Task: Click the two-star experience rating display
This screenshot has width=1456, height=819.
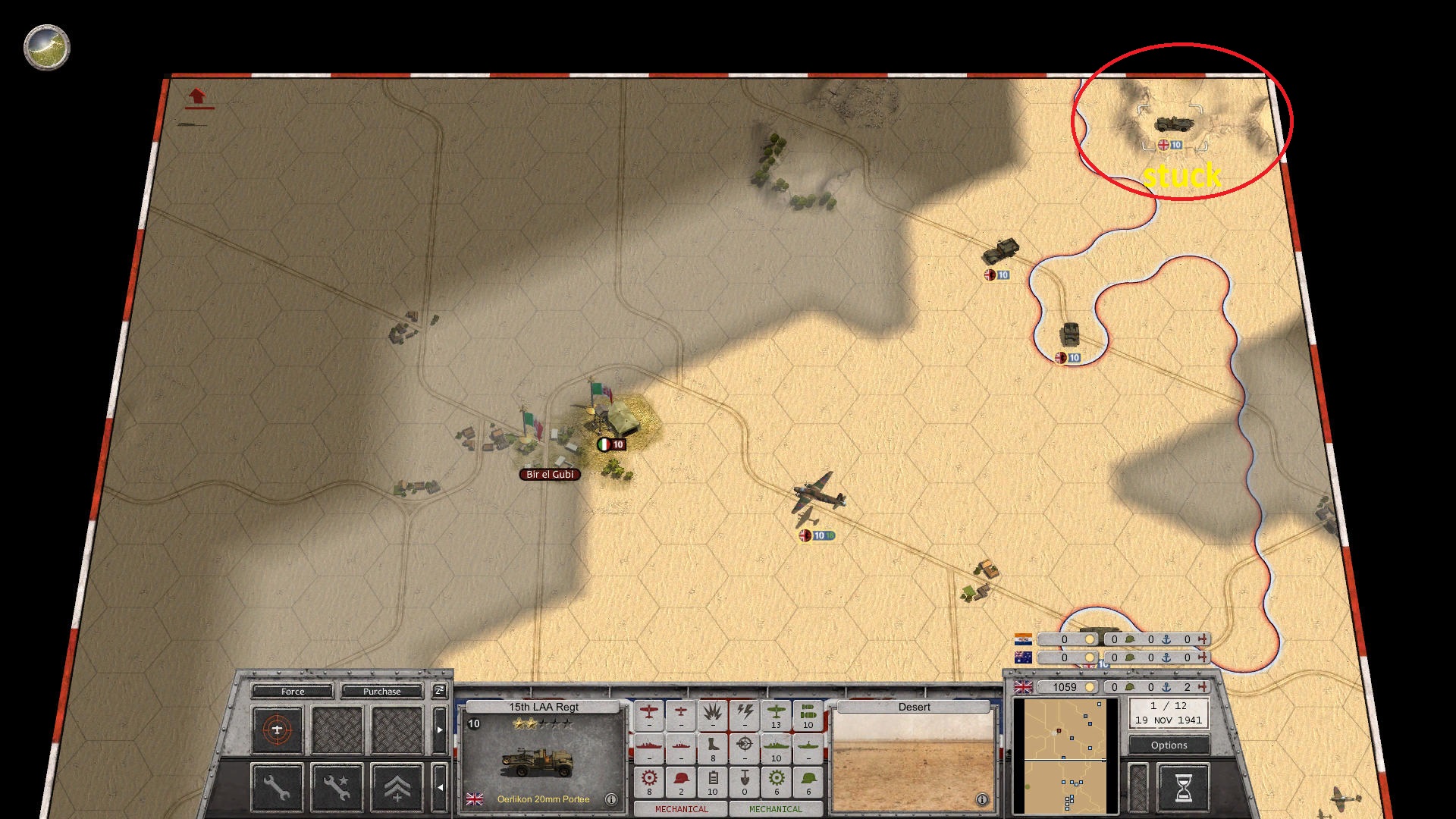Action: coord(542,724)
